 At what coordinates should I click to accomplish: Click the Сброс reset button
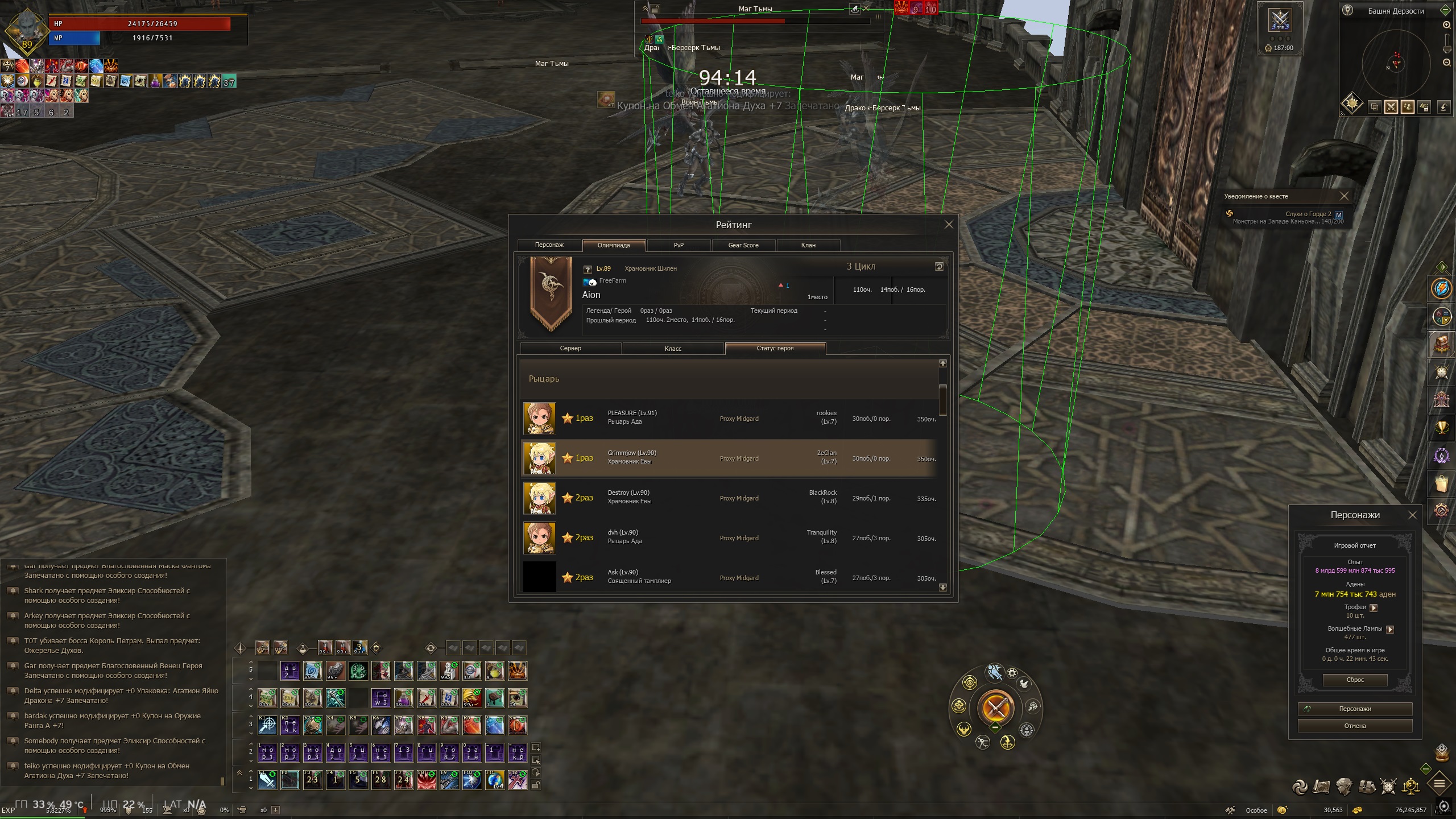tap(1355, 680)
